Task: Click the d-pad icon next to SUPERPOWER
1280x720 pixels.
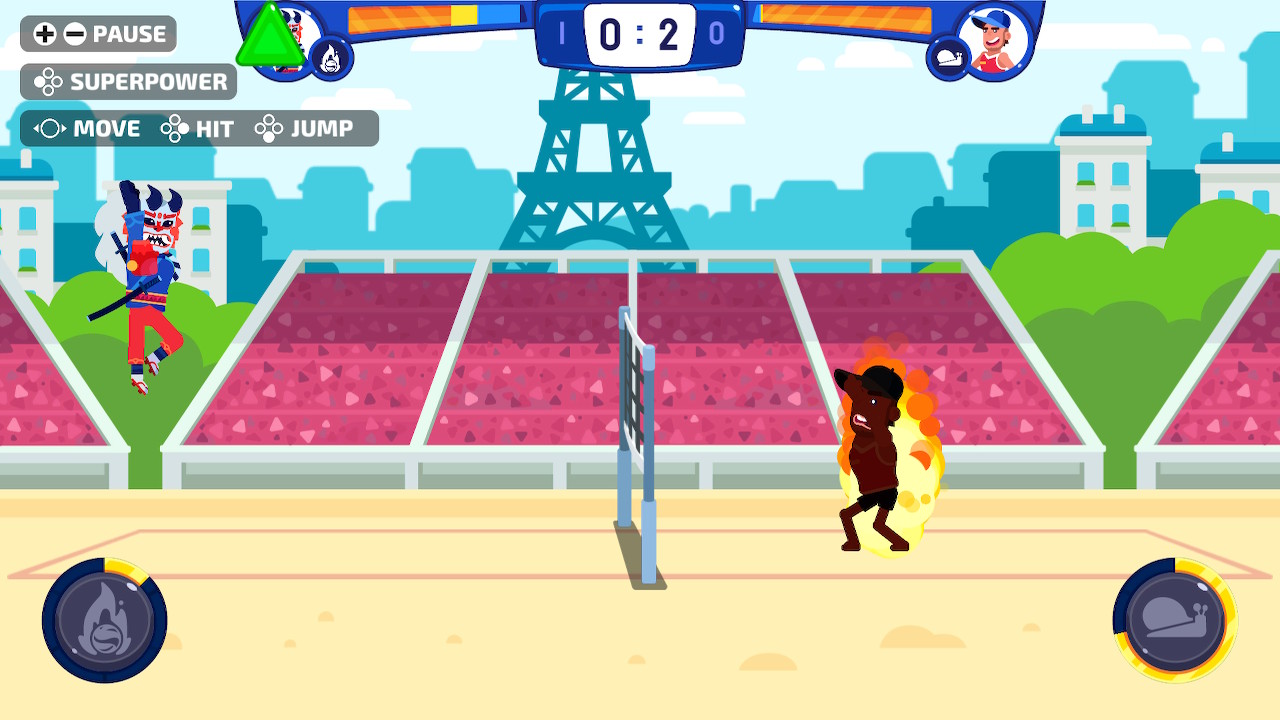Action: click(x=46, y=81)
